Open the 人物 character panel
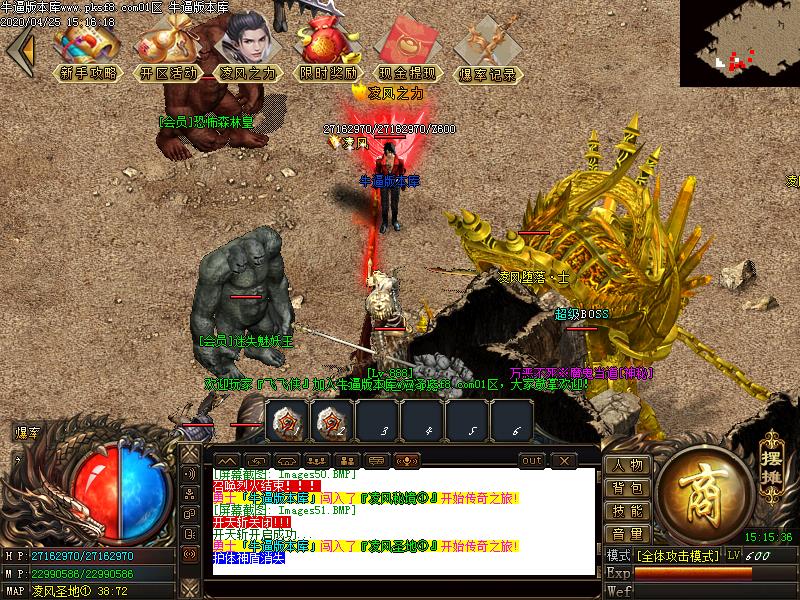The width and height of the screenshot is (800, 600). tap(628, 465)
